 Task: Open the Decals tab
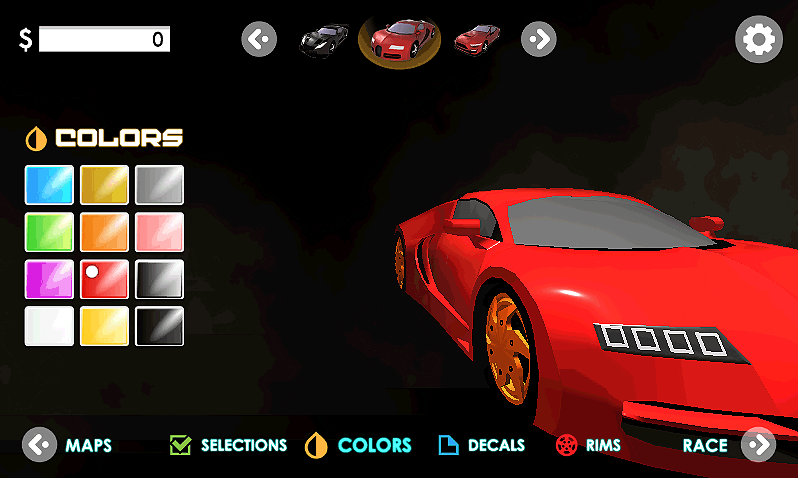pos(482,445)
